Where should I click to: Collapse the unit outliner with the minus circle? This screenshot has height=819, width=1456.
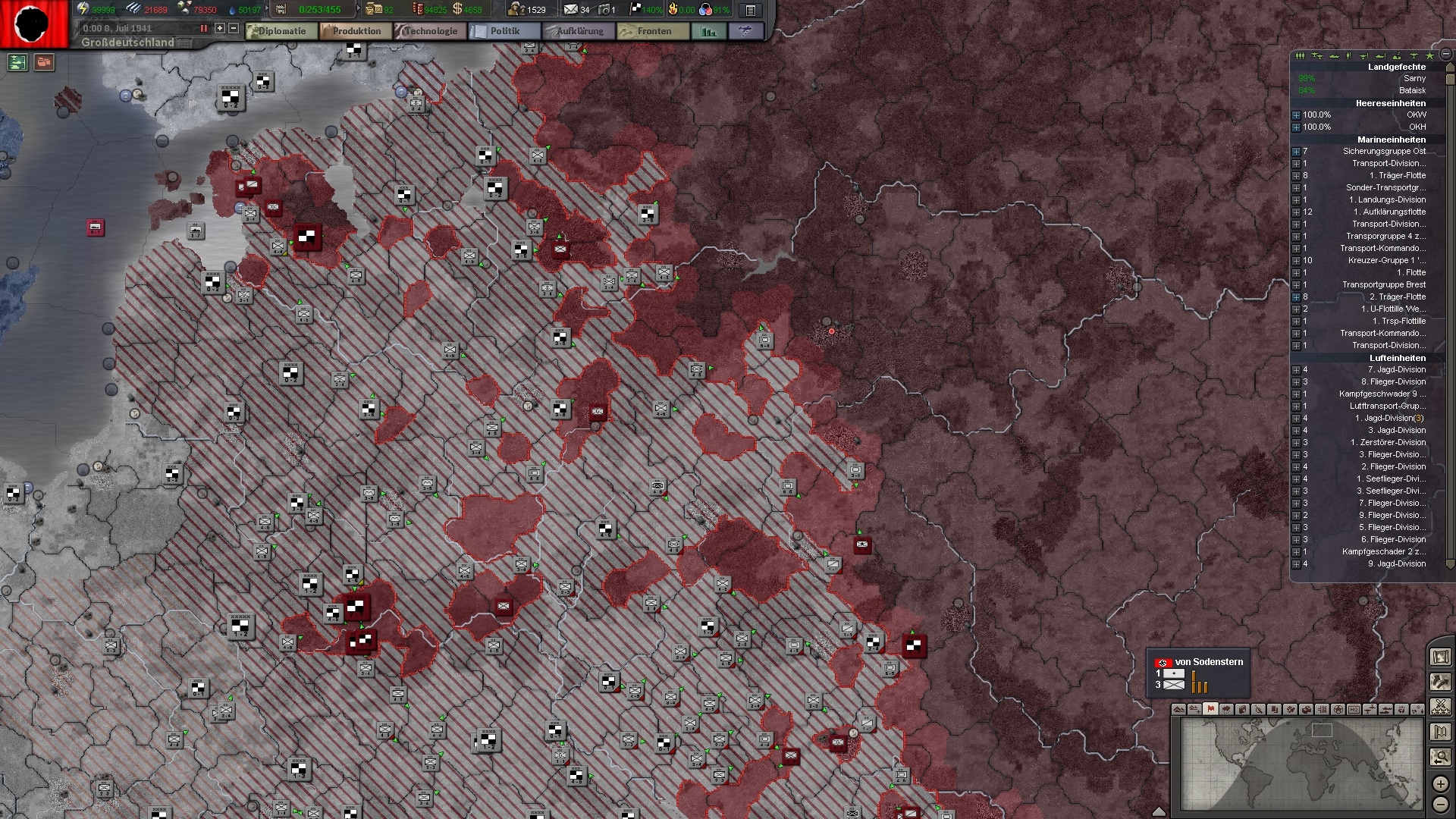pyautogui.click(x=1445, y=55)
